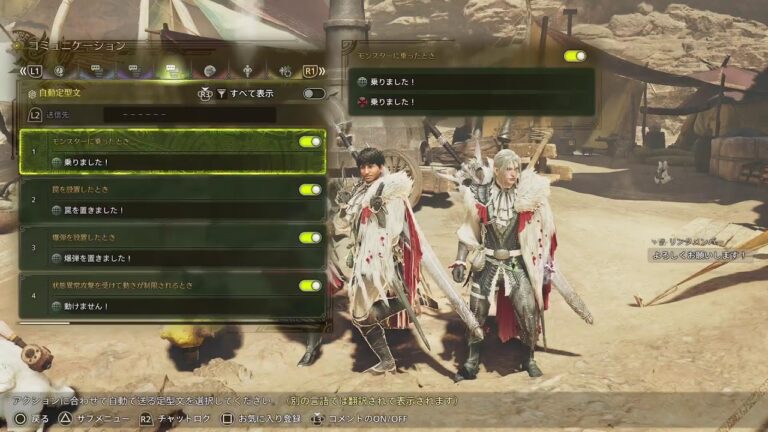Choose the red-icon 乗りました! preview entry
Screen dimensions: 768x432
(471, 101)
